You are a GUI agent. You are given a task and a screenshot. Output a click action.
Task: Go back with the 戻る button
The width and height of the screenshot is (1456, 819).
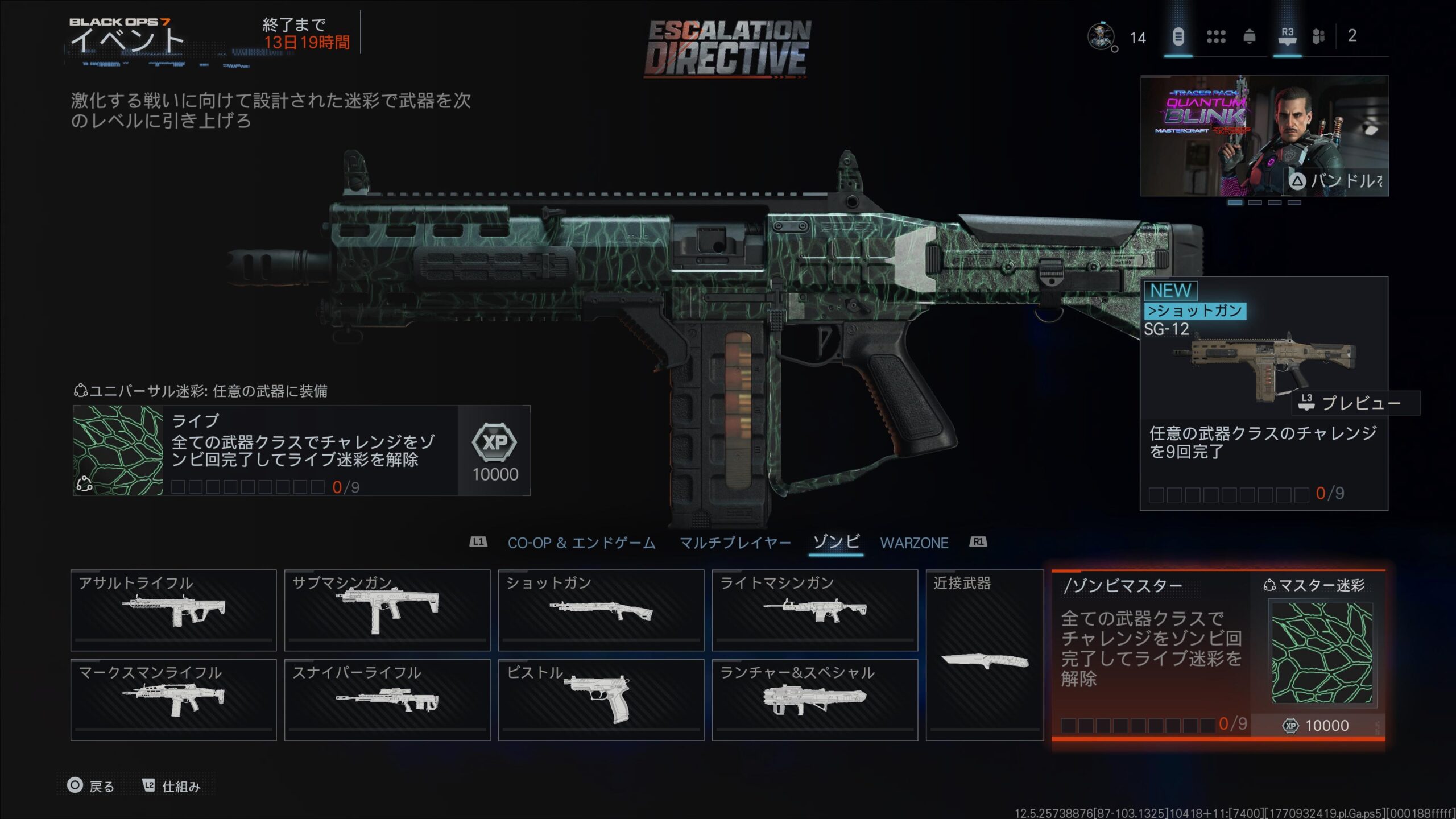coord(91,786)
